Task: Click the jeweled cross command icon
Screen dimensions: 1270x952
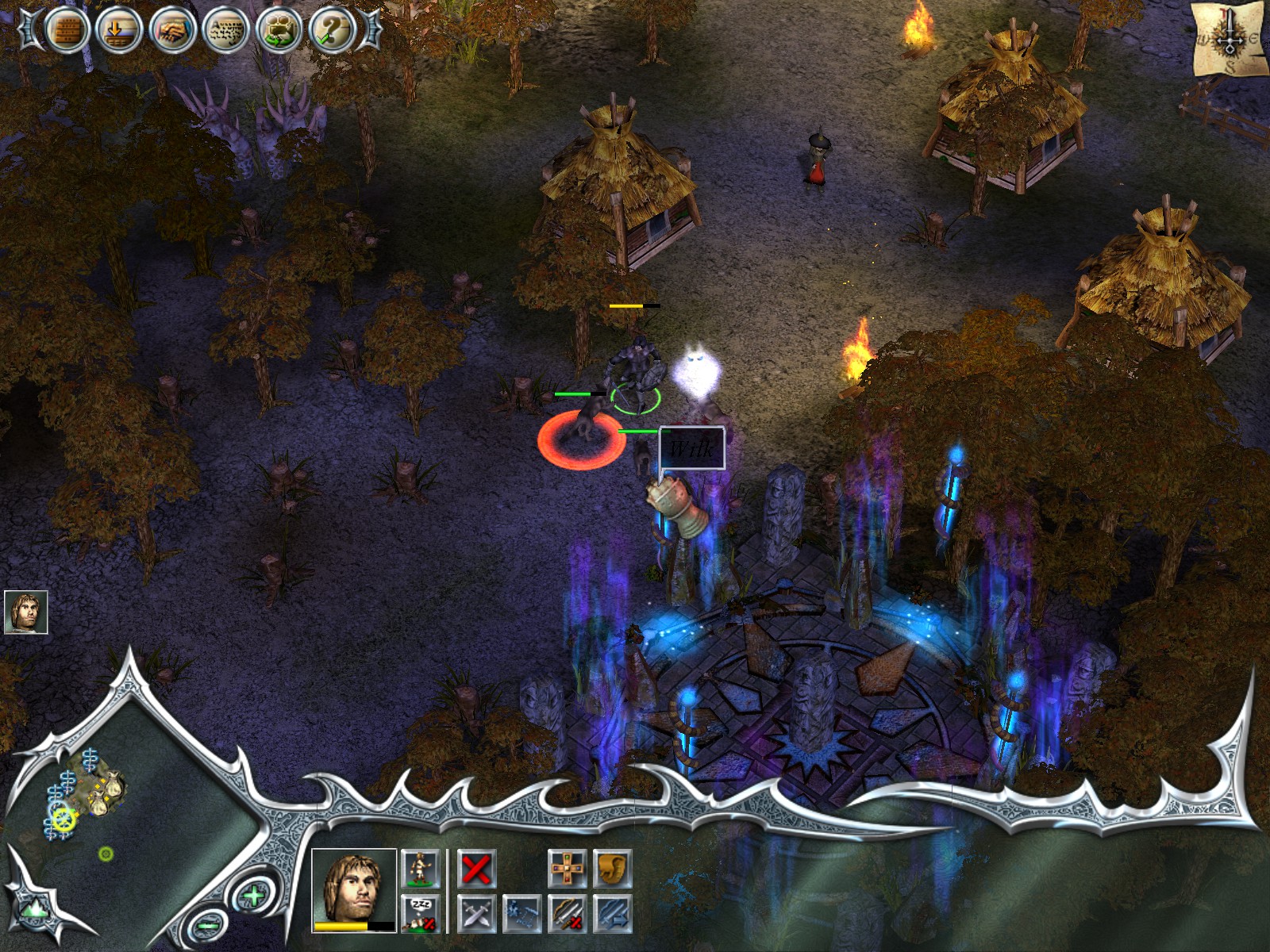Action: [x=568, y=869]
